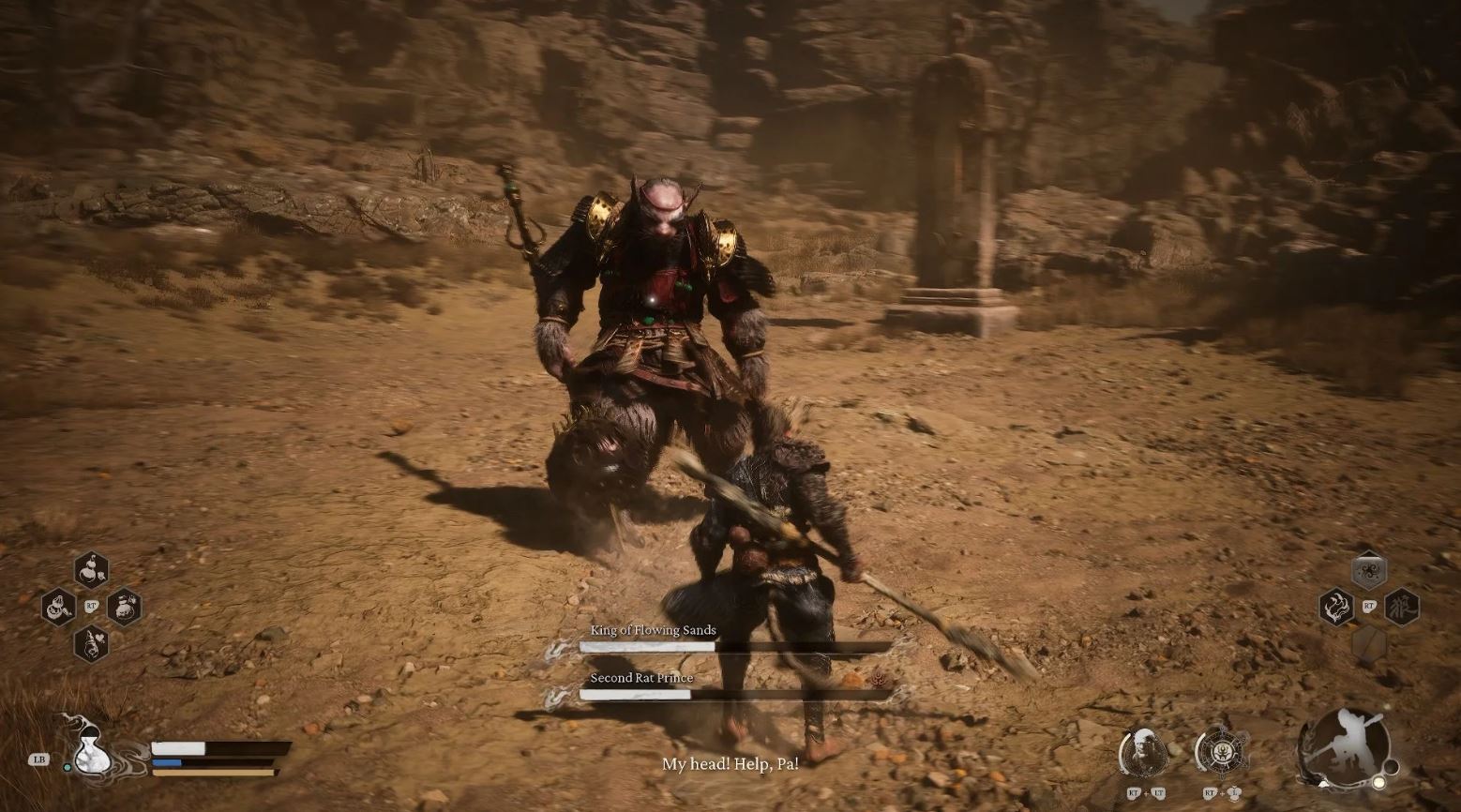Toggle the RT prompt in the left item wheel
This screenshot has width=1461, height=812.
pos(91,606)
